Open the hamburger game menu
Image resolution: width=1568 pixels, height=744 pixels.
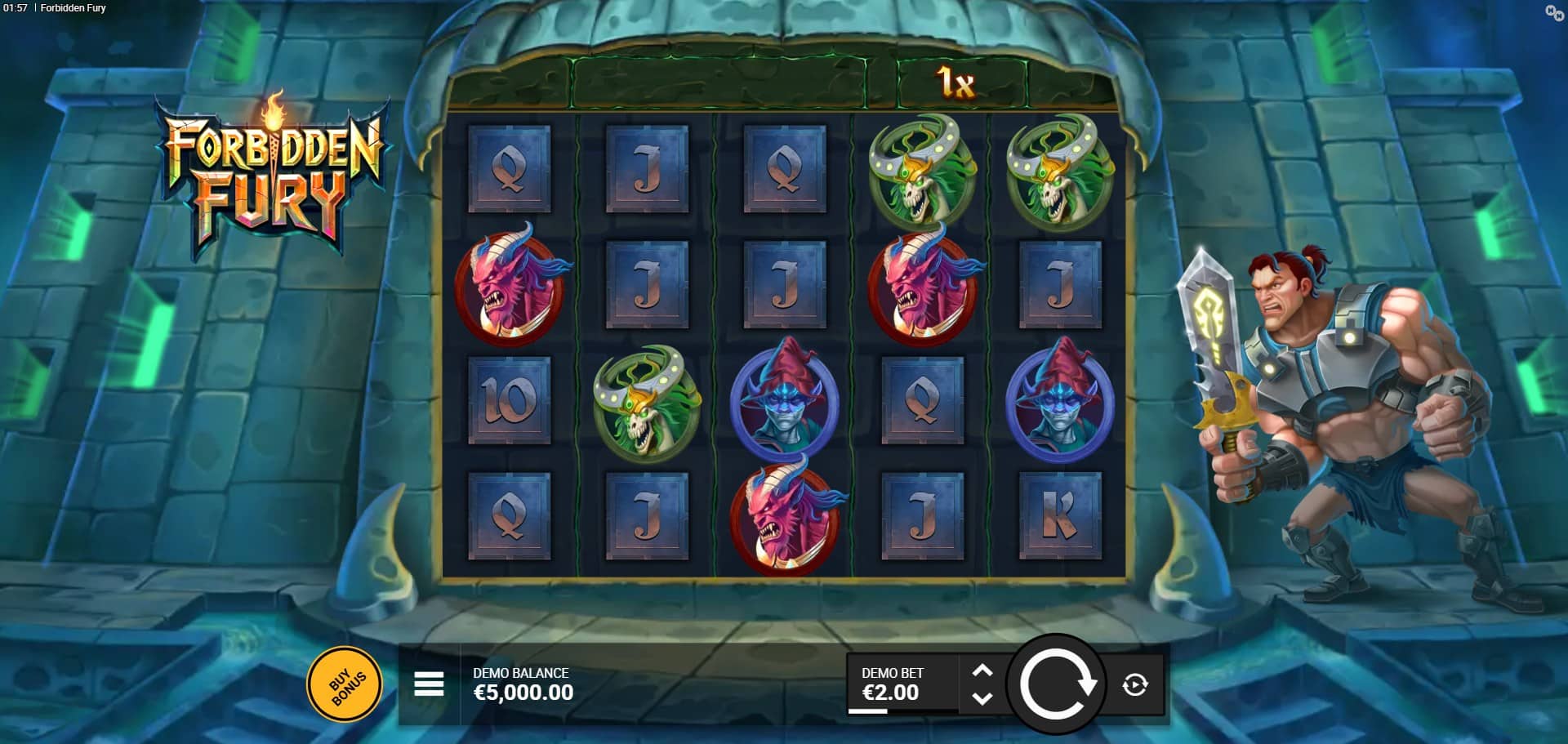pyautogui.click(x=429, y=684)
